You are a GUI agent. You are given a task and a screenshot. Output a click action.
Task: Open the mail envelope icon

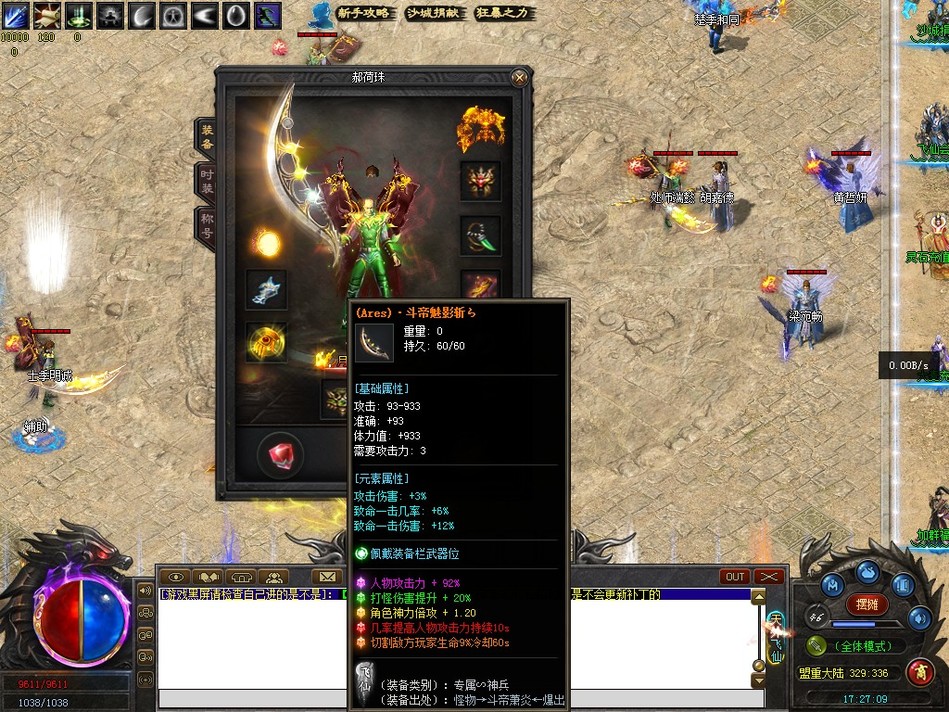(325, 577)
